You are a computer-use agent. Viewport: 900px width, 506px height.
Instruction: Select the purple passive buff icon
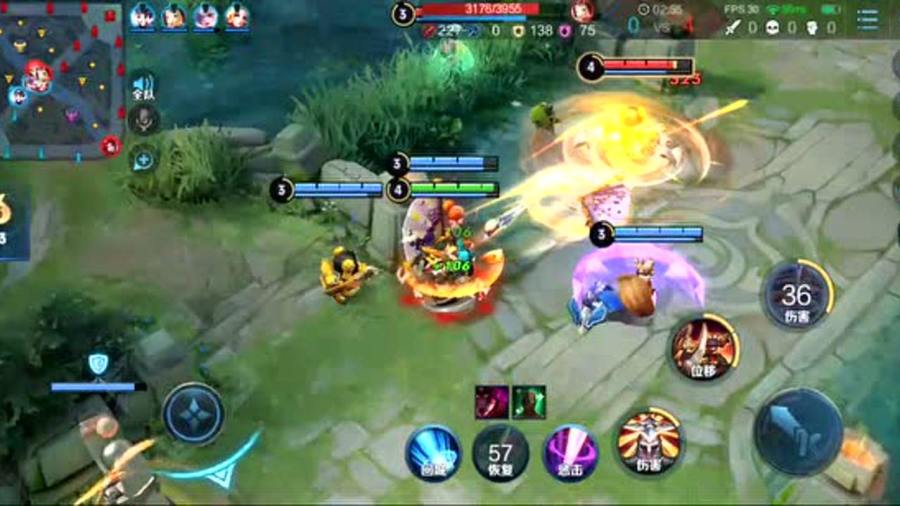(491, 402)
